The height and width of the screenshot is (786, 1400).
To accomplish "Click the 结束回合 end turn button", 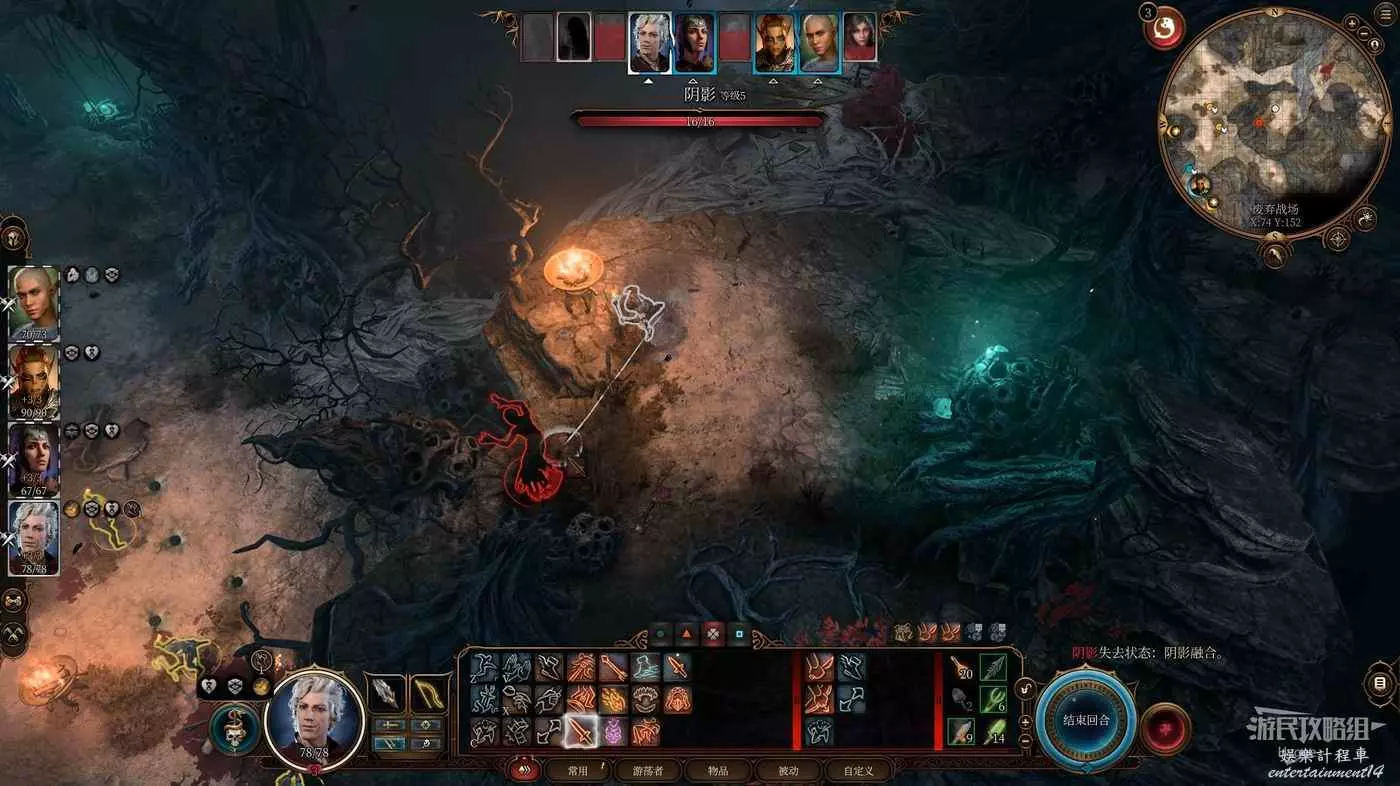I will 1085,720.
